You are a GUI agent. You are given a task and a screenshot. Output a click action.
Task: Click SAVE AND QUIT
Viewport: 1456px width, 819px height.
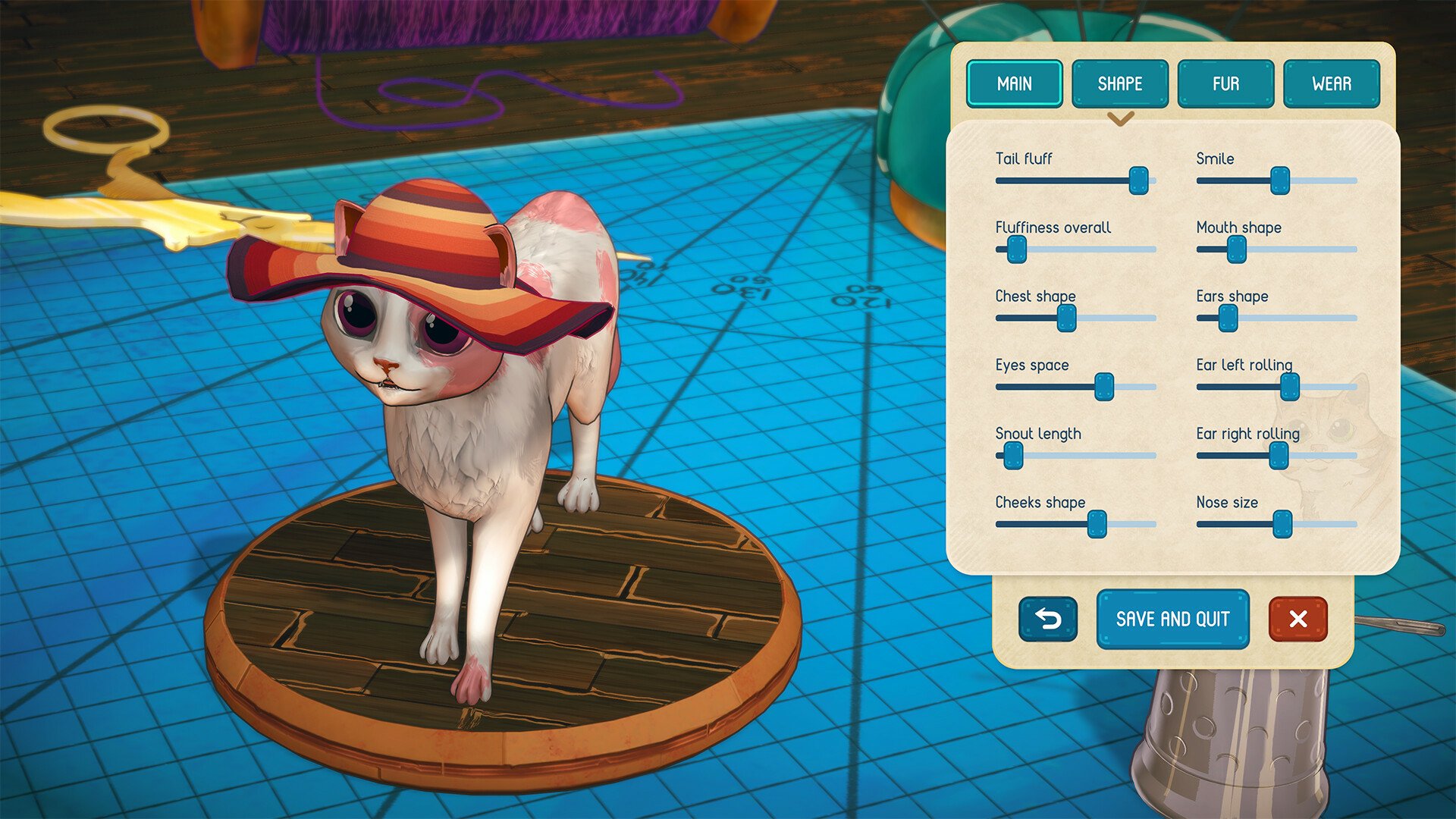[x=1172, y=619]
